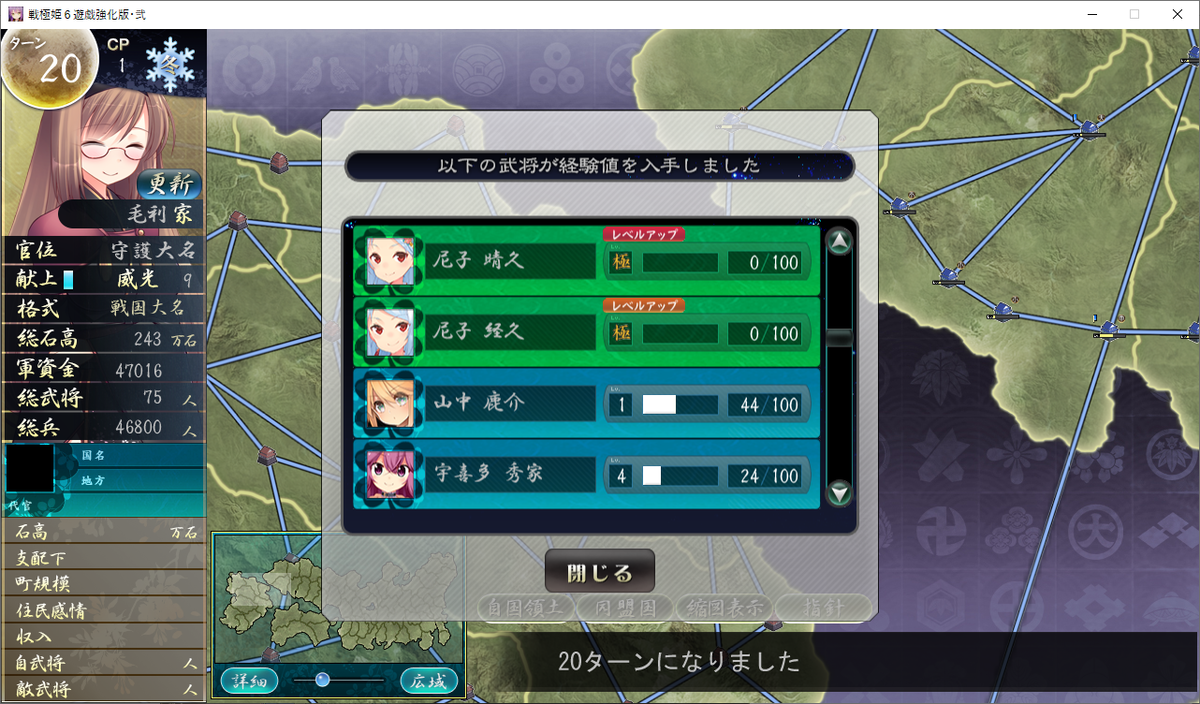Open the minimap overview of the region
Viewport: 1200px width, 704px height.
337,600
